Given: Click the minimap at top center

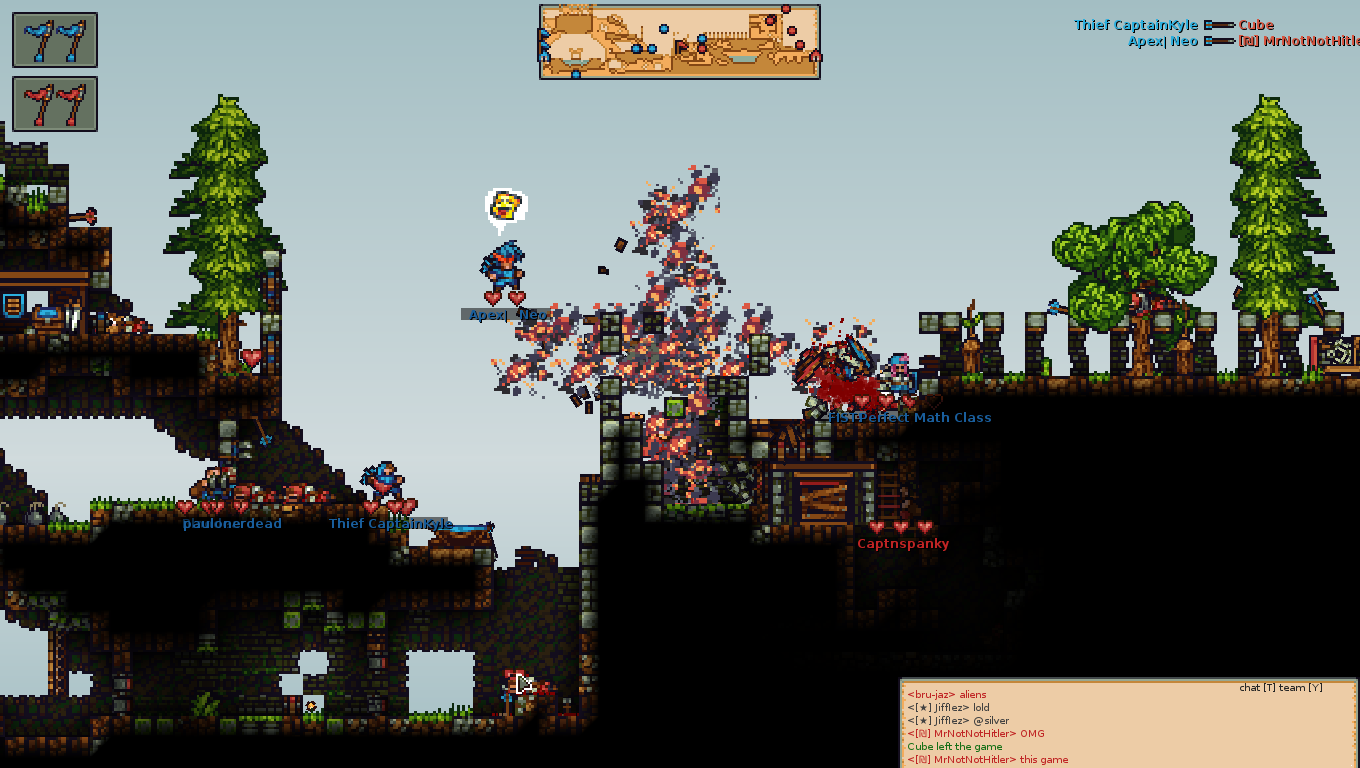Looking at the screenshot, I should [x=680, y=41].
